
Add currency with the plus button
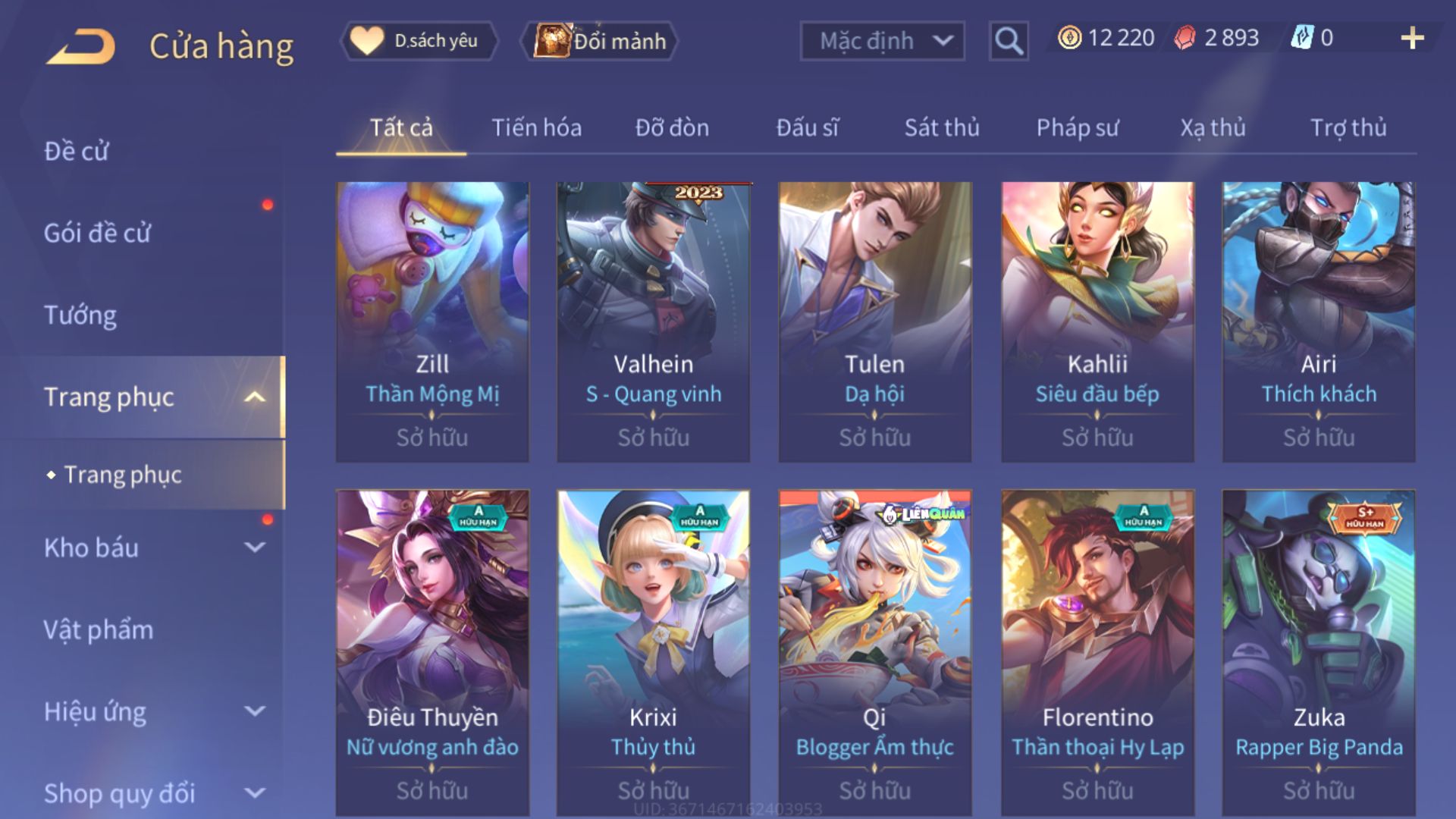(1412, 38)
